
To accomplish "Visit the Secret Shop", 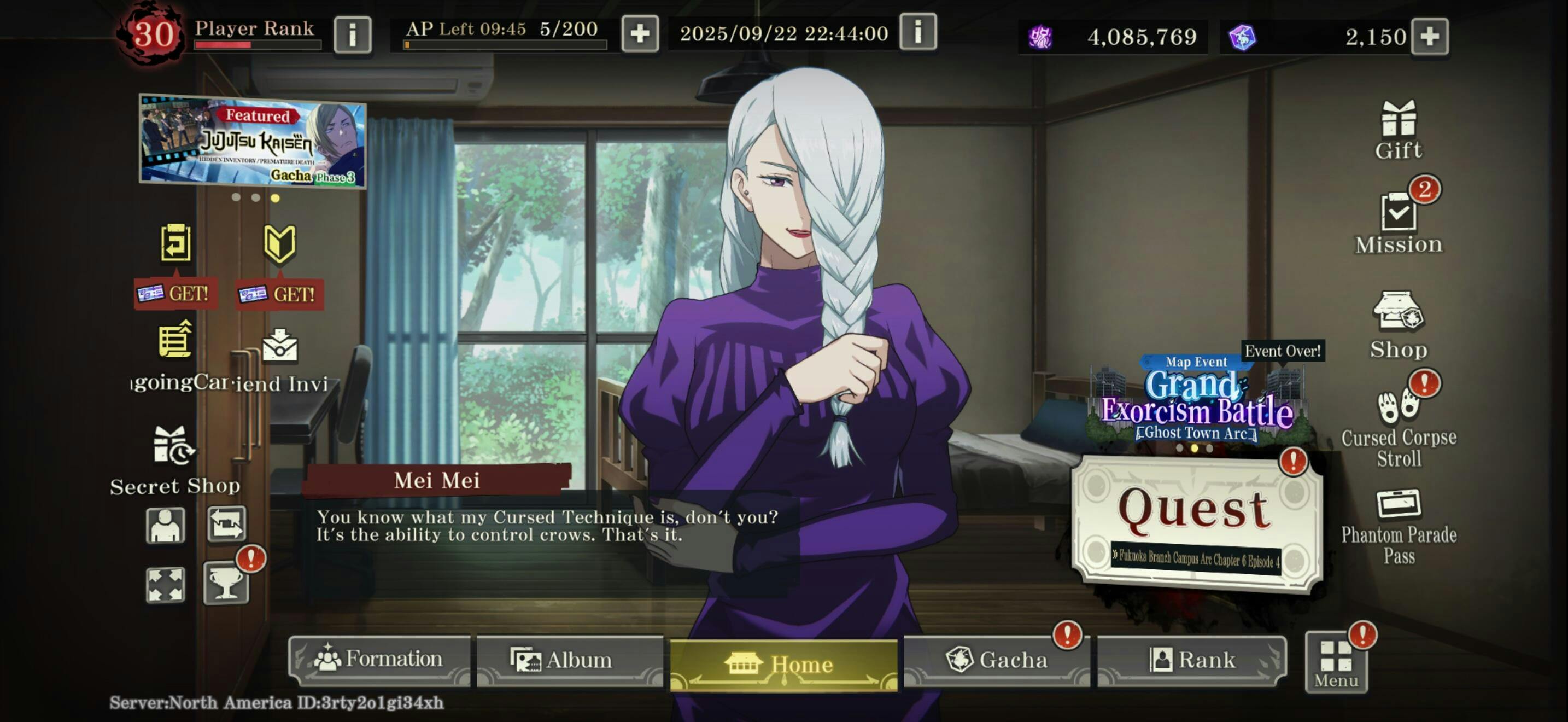I will 175,459.
